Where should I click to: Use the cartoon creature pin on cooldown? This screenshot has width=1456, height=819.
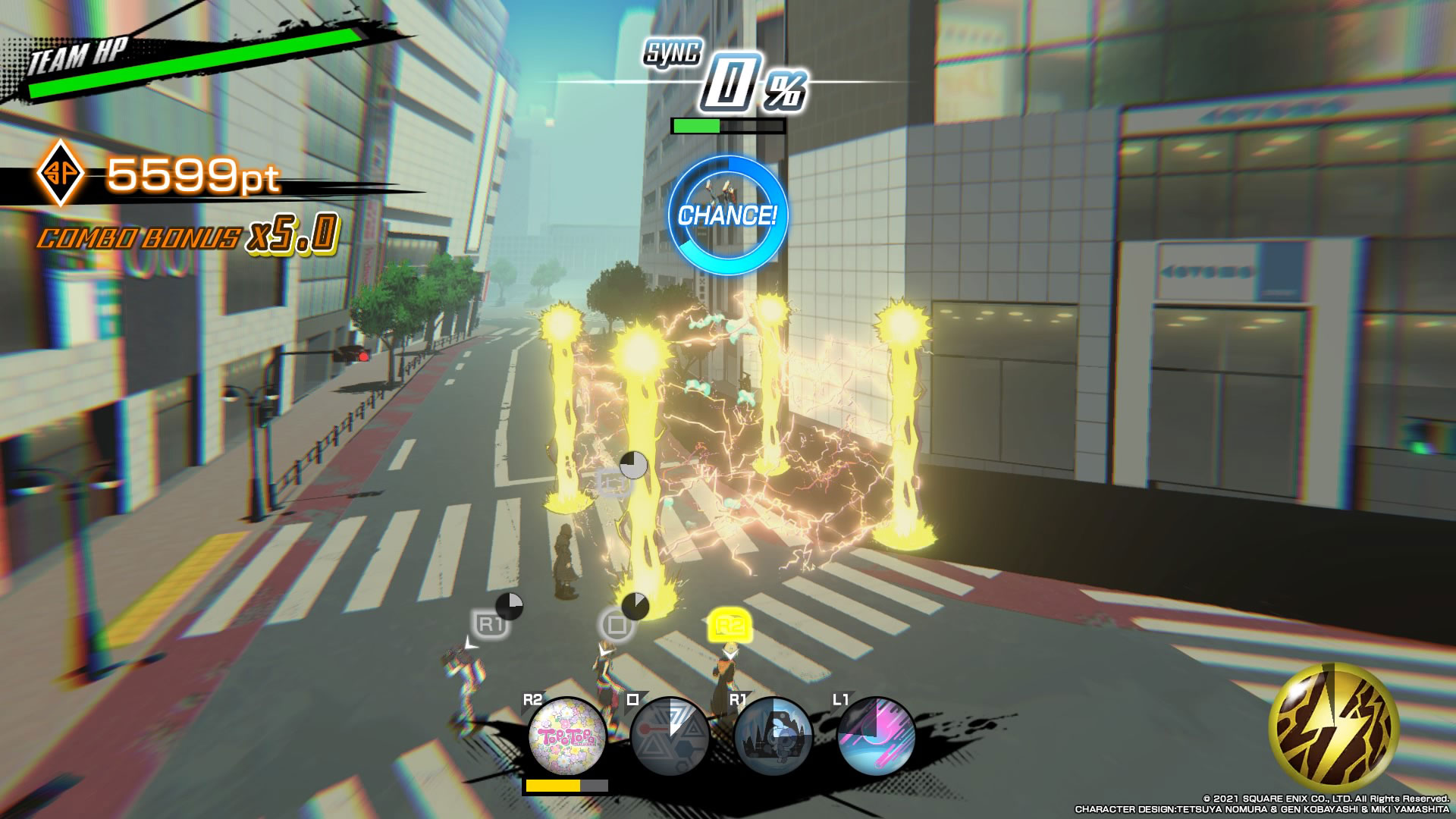tap(773, 736)
